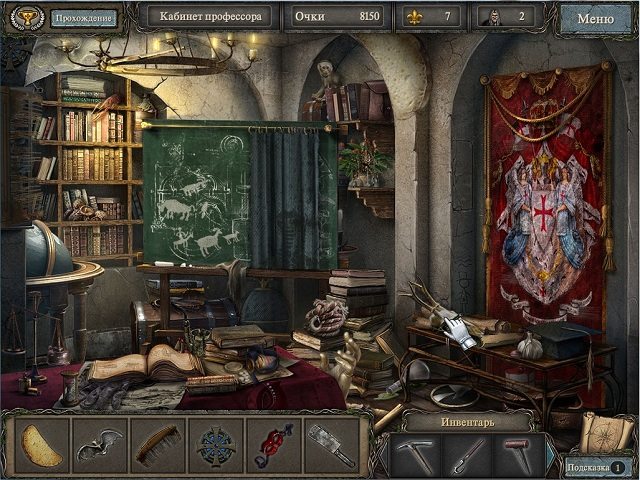Select the round compass cross item slot
Screen dimensions: 640x480
pyautogui.click(x=214, y=445)
